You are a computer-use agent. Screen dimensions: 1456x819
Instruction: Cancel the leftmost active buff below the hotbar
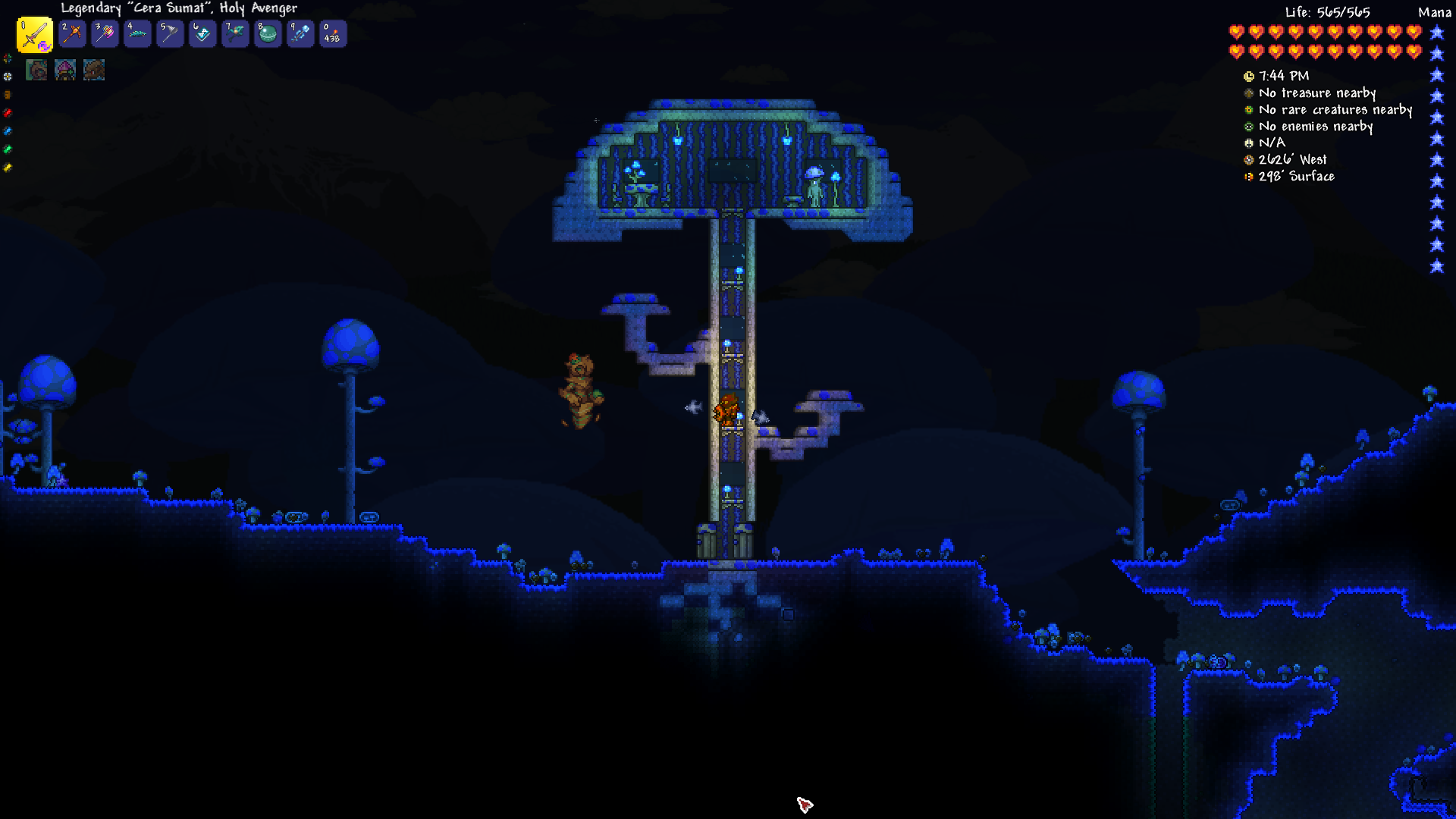pyautogui.click(x=36, y=71)
